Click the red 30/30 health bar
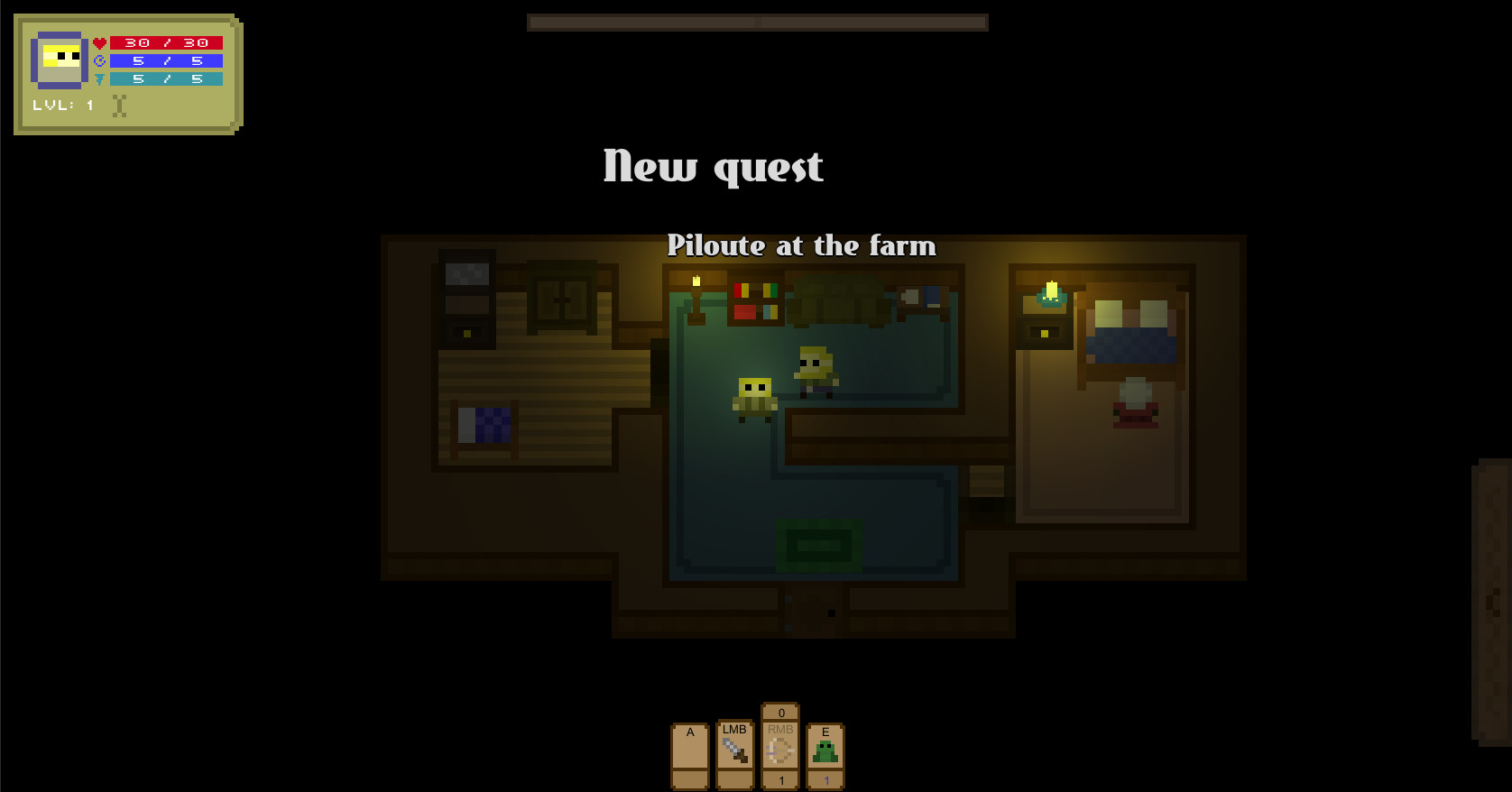Image resolution: width=1512 pixels, height=792 pixels. 167,41
